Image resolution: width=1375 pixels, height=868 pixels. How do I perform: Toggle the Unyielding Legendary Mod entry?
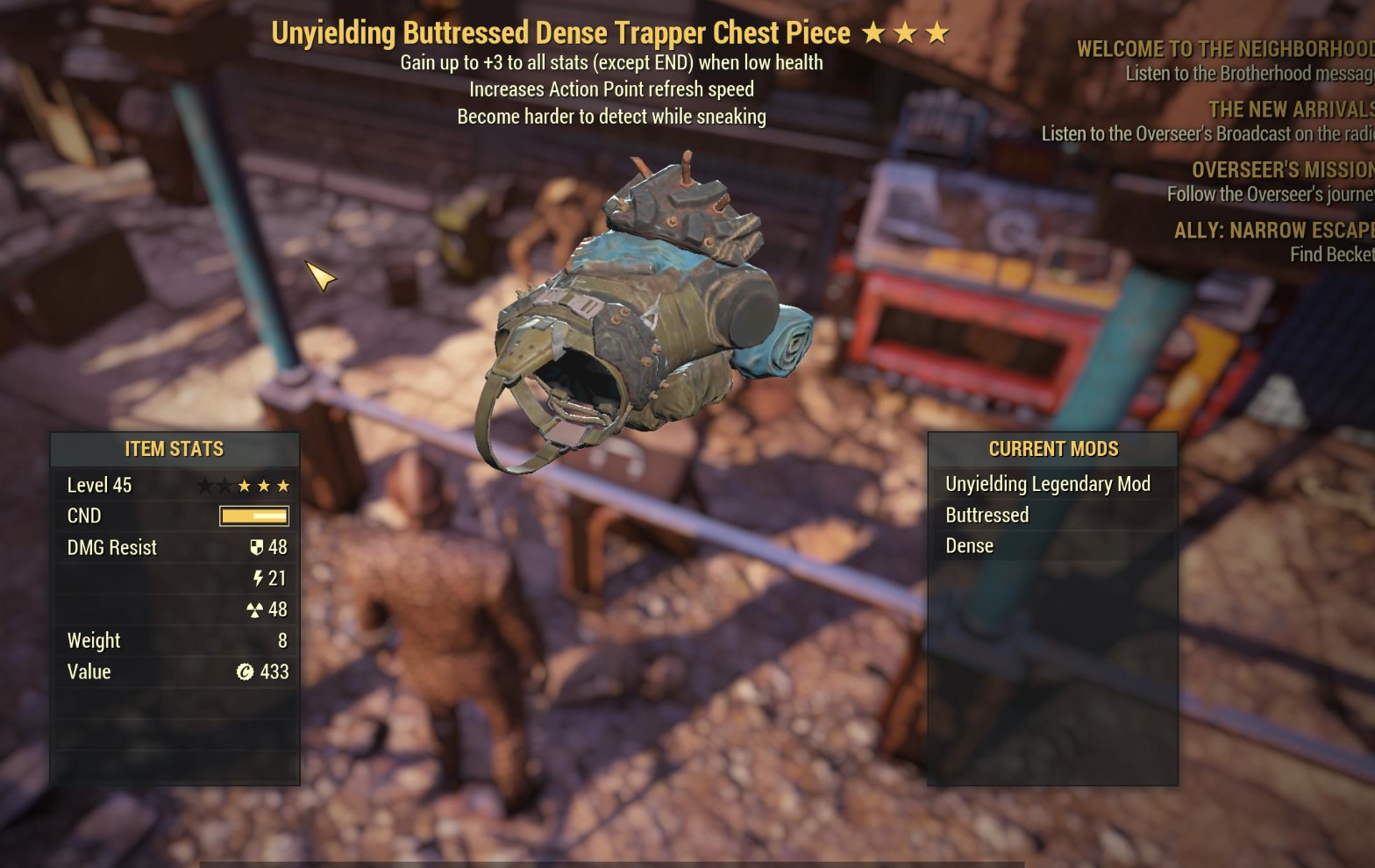[x=1048, y=483]
